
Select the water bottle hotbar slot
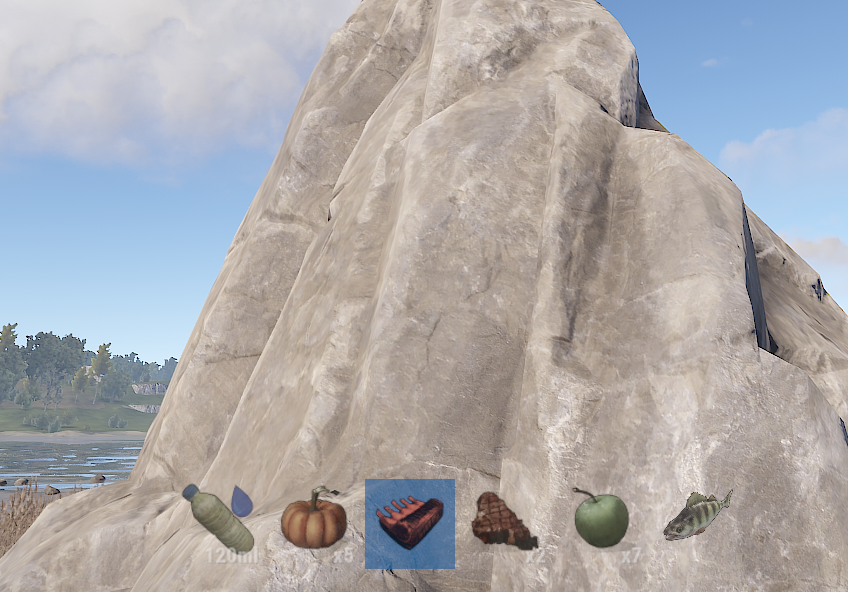click(x=218, y=520)
